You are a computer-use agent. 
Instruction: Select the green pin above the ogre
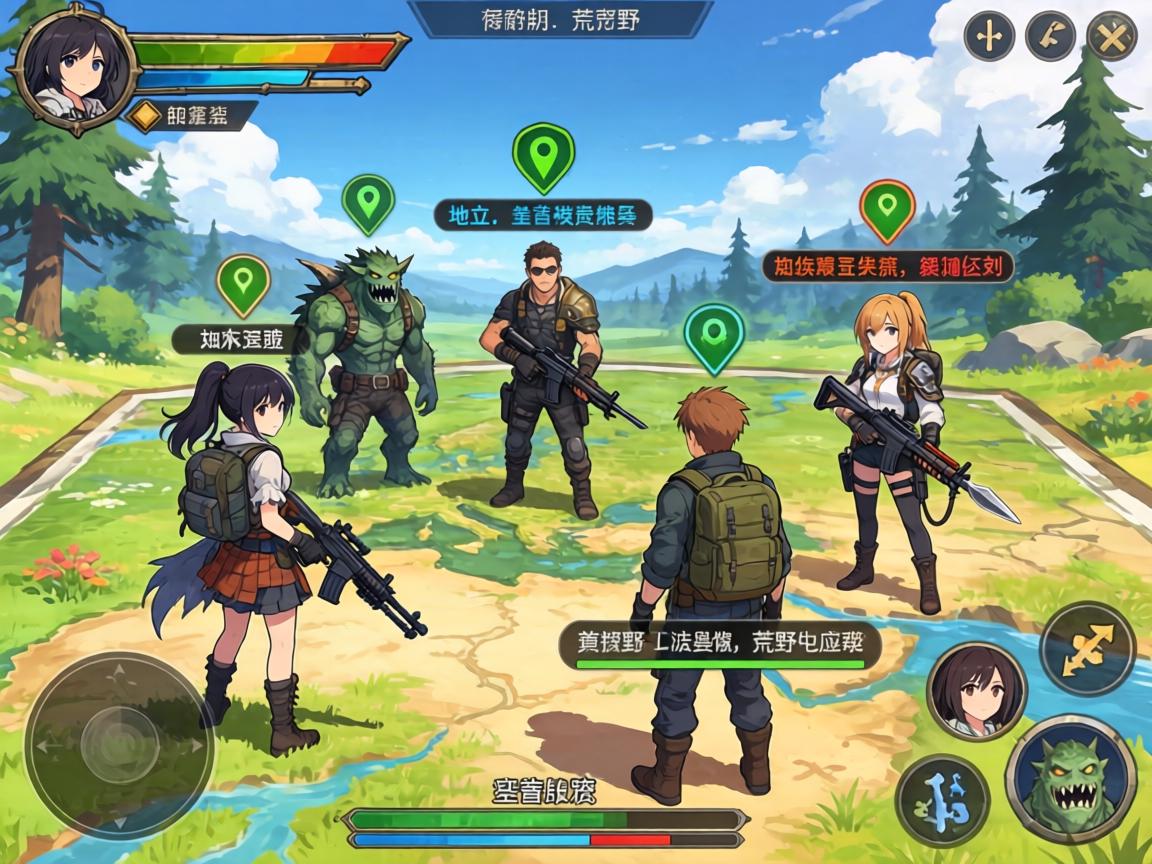pos(368,202)
